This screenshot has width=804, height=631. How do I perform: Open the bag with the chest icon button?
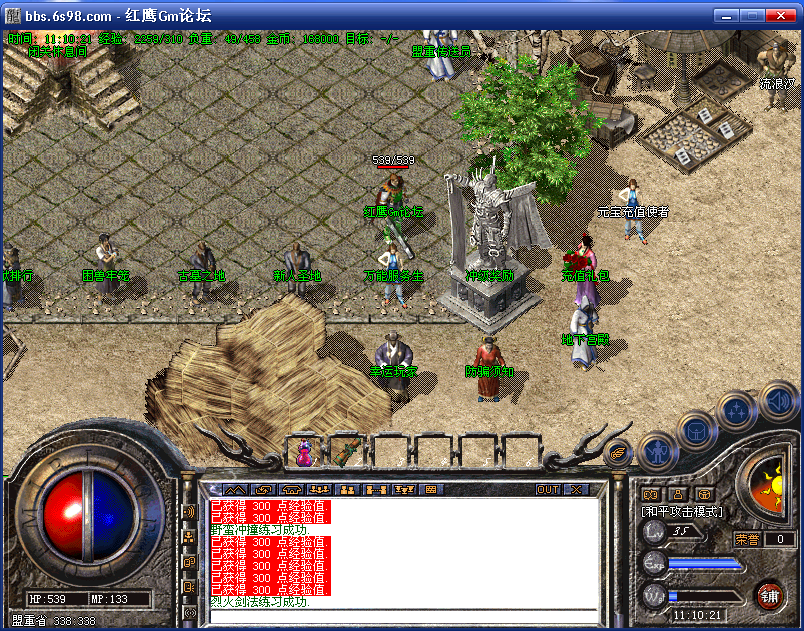click(x=697, y=433)
